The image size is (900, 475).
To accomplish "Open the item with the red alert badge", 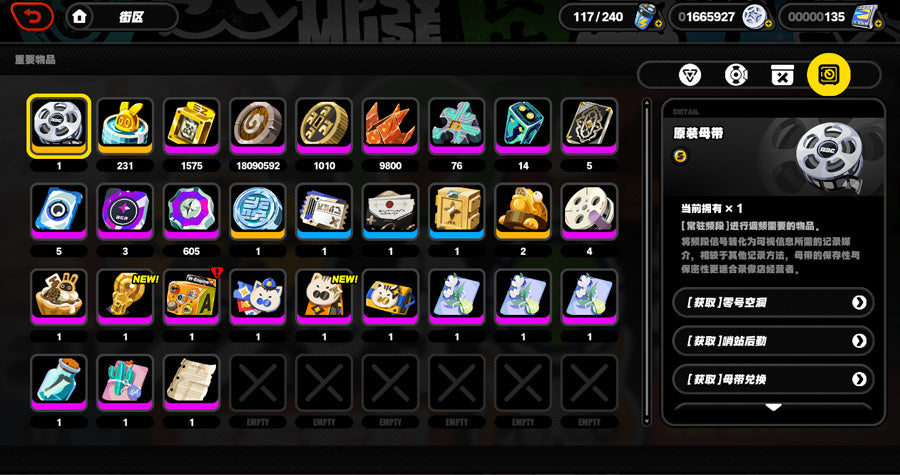I will [192, 297].
